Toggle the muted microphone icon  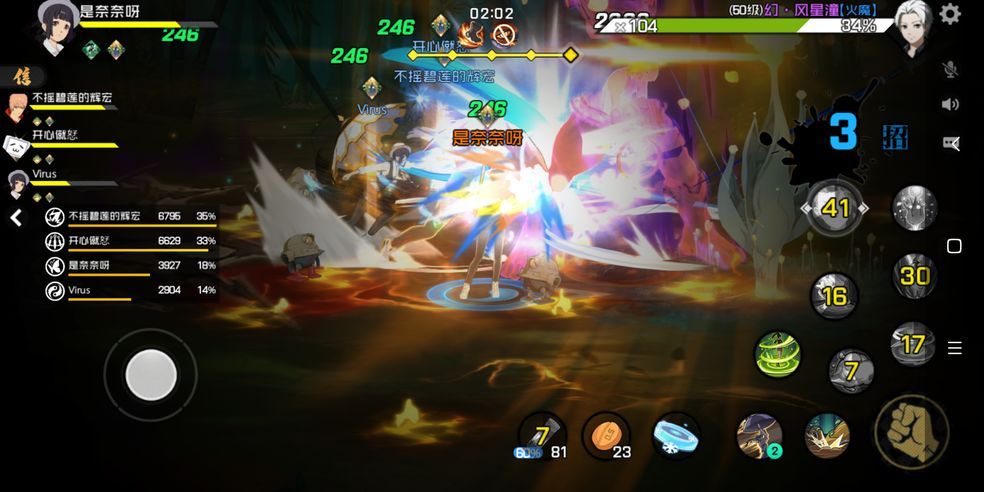click(x=951, y=69)
